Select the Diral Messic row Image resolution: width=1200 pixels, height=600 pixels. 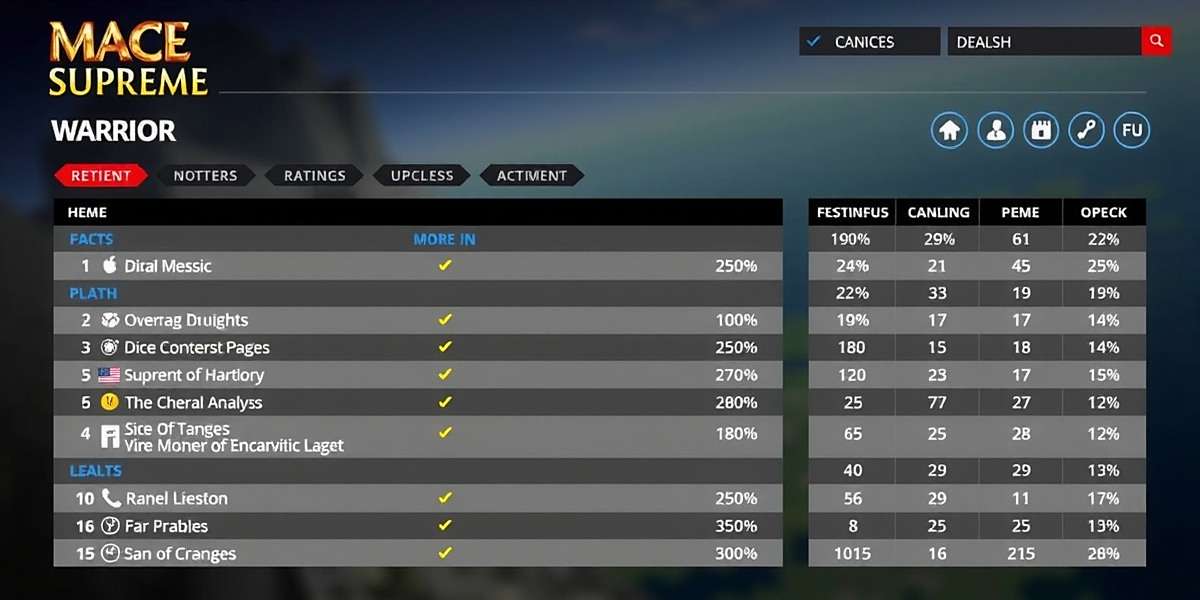click(168, 266)
